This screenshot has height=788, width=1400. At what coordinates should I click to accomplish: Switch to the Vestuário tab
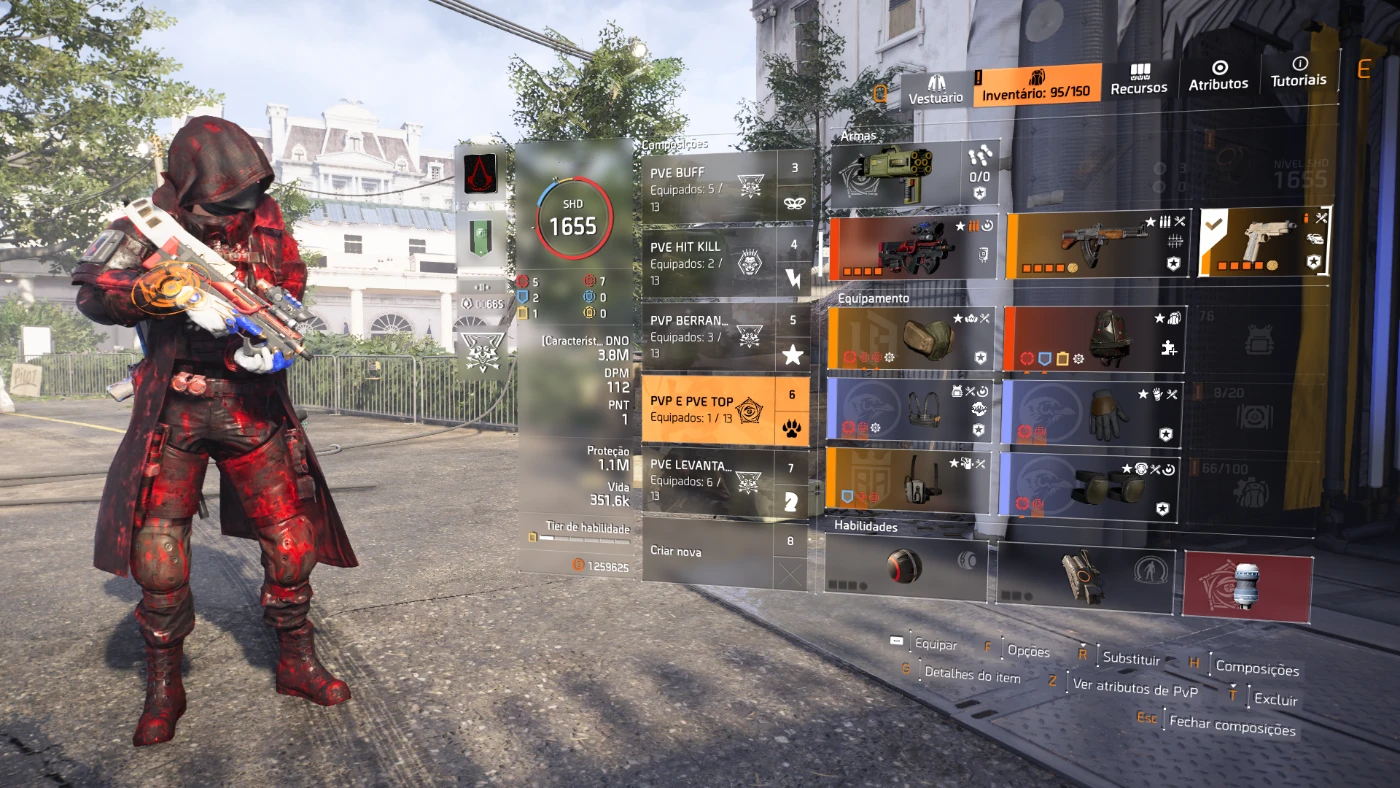pyautogui.click(x=936, y=89)
